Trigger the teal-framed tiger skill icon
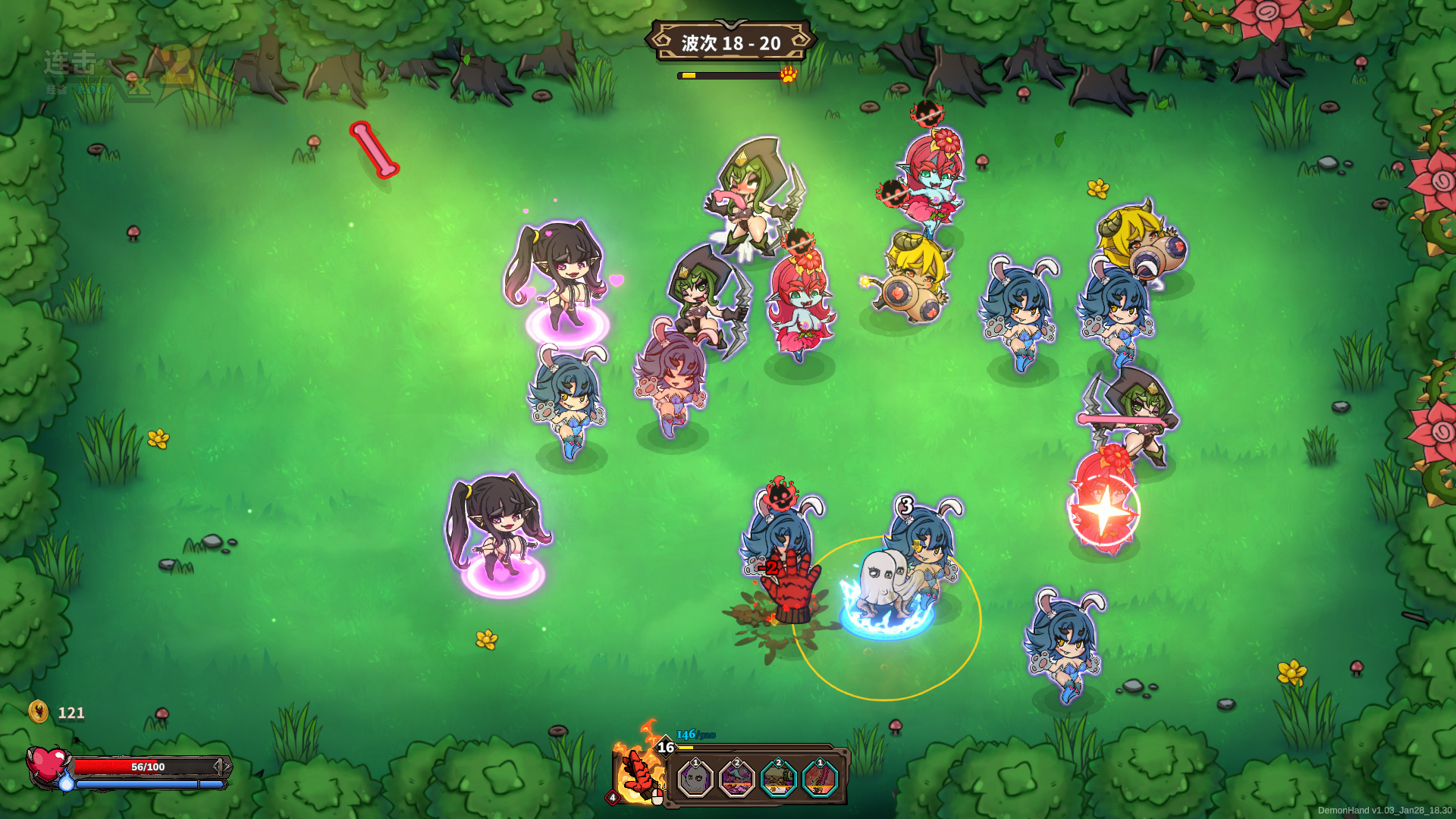This screenshot has width=1456, height=819. click(x=778, y=779)
